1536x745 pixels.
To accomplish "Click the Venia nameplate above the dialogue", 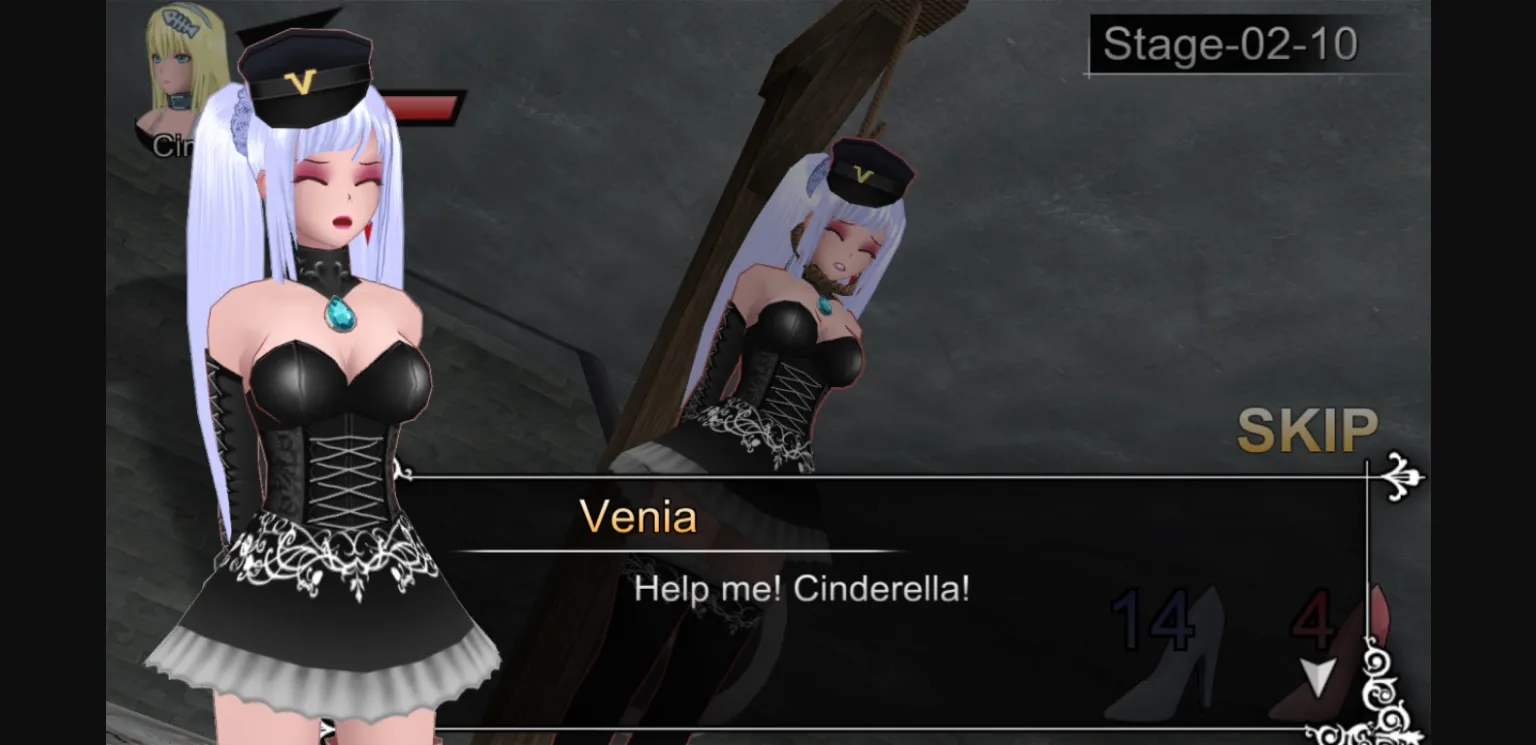I will (x=638, y=518).
